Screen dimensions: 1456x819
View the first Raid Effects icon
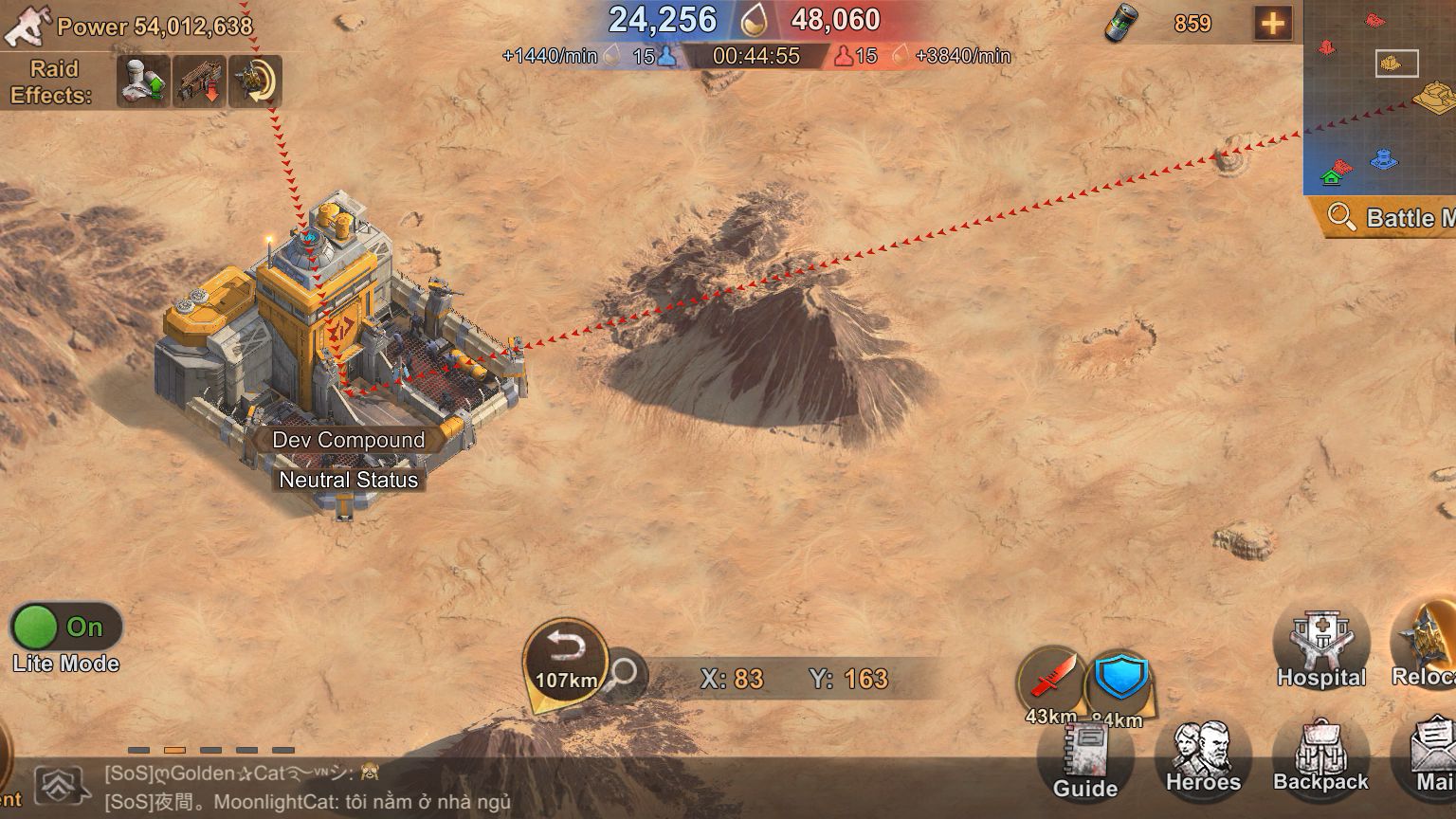[143, 82]
